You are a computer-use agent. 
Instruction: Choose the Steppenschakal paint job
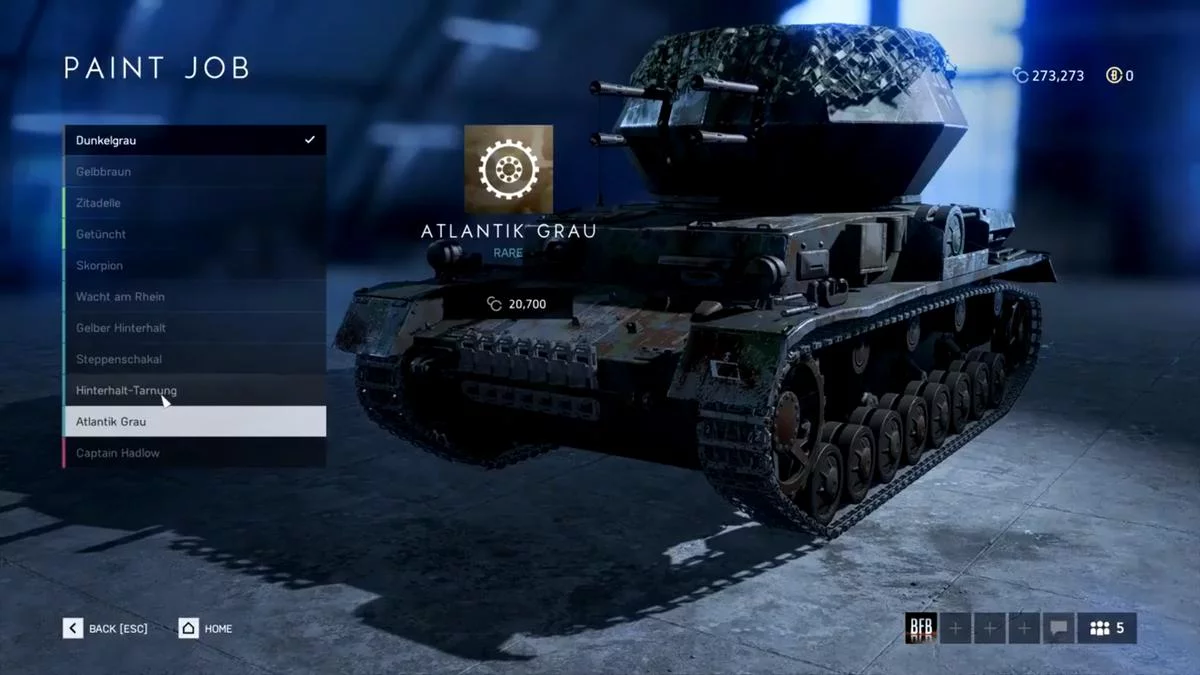[195, 359]
